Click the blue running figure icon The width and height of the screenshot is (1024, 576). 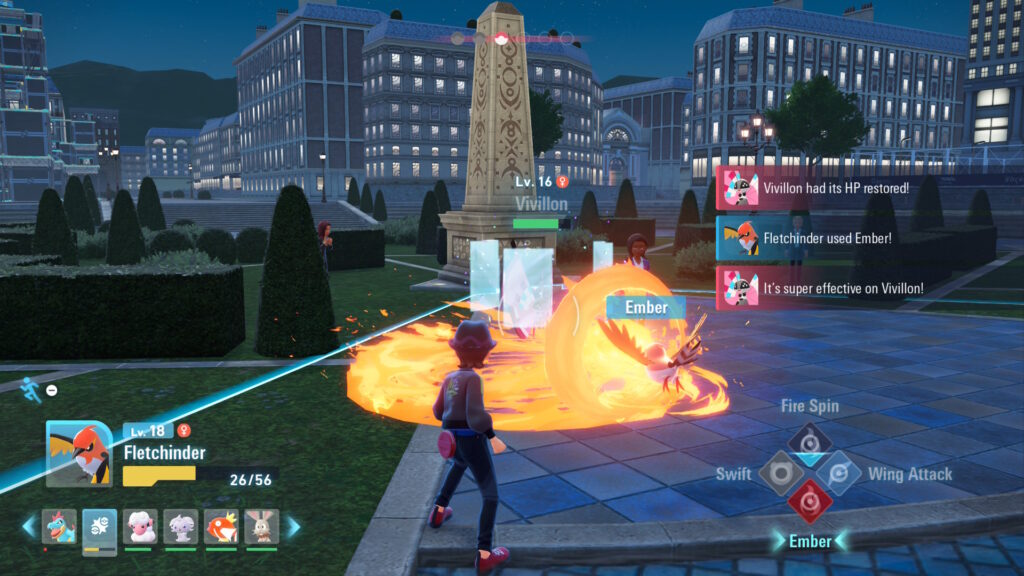tap(32, 389)
